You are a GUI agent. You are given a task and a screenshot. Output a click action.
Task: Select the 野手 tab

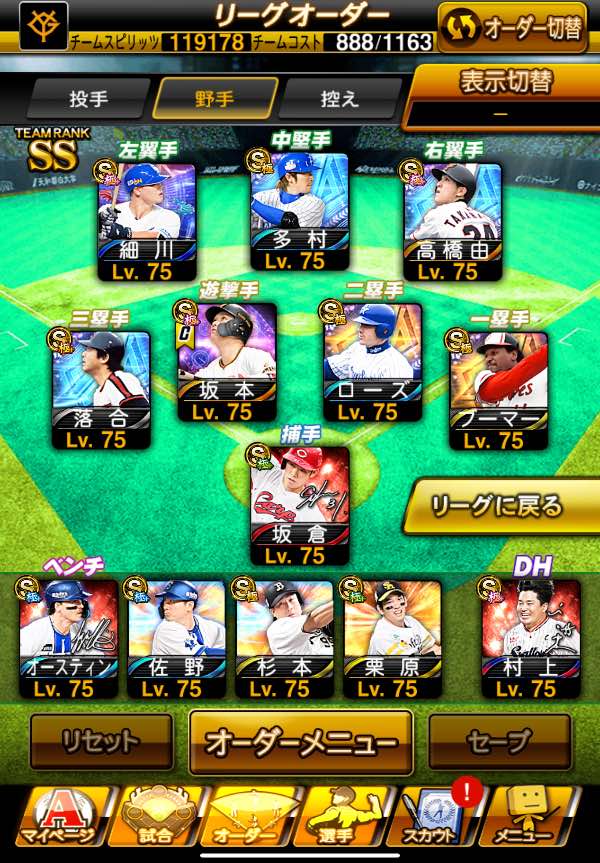pos(215,99)
